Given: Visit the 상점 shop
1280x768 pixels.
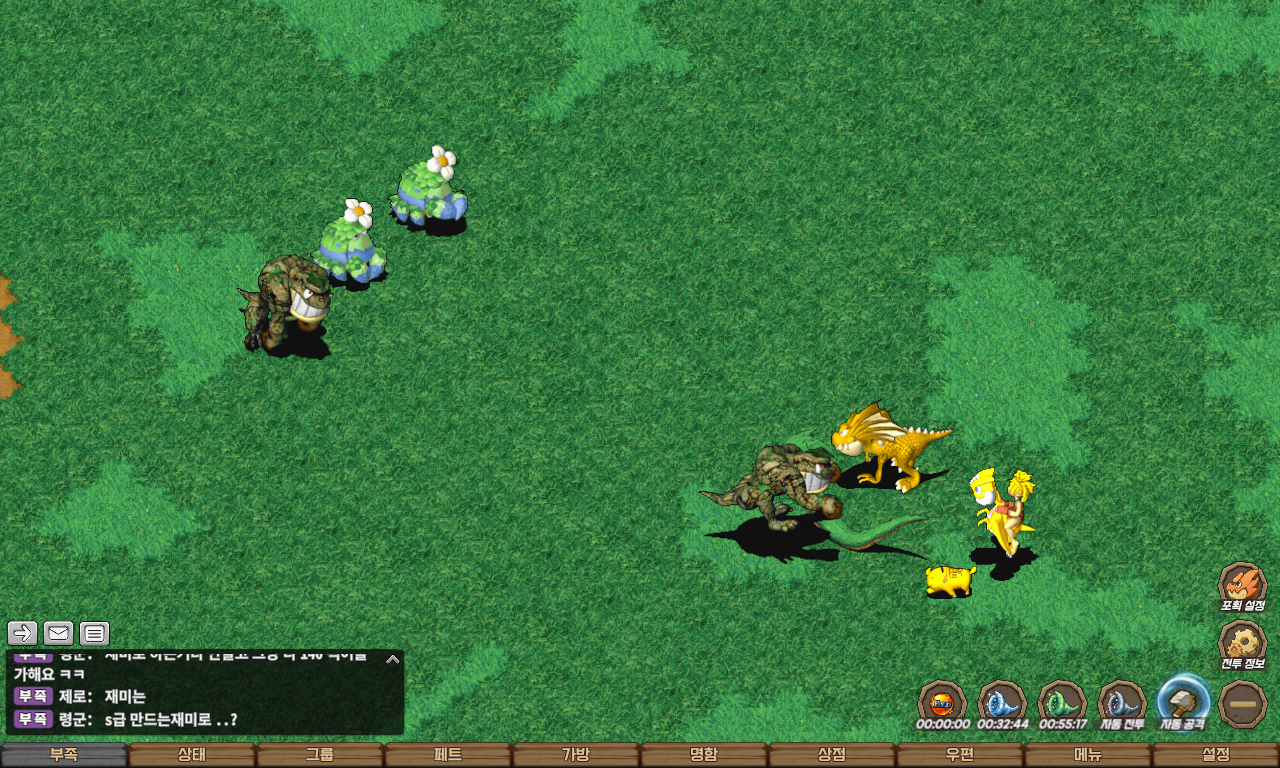Looking at the screenshot, I should (832, 755).
